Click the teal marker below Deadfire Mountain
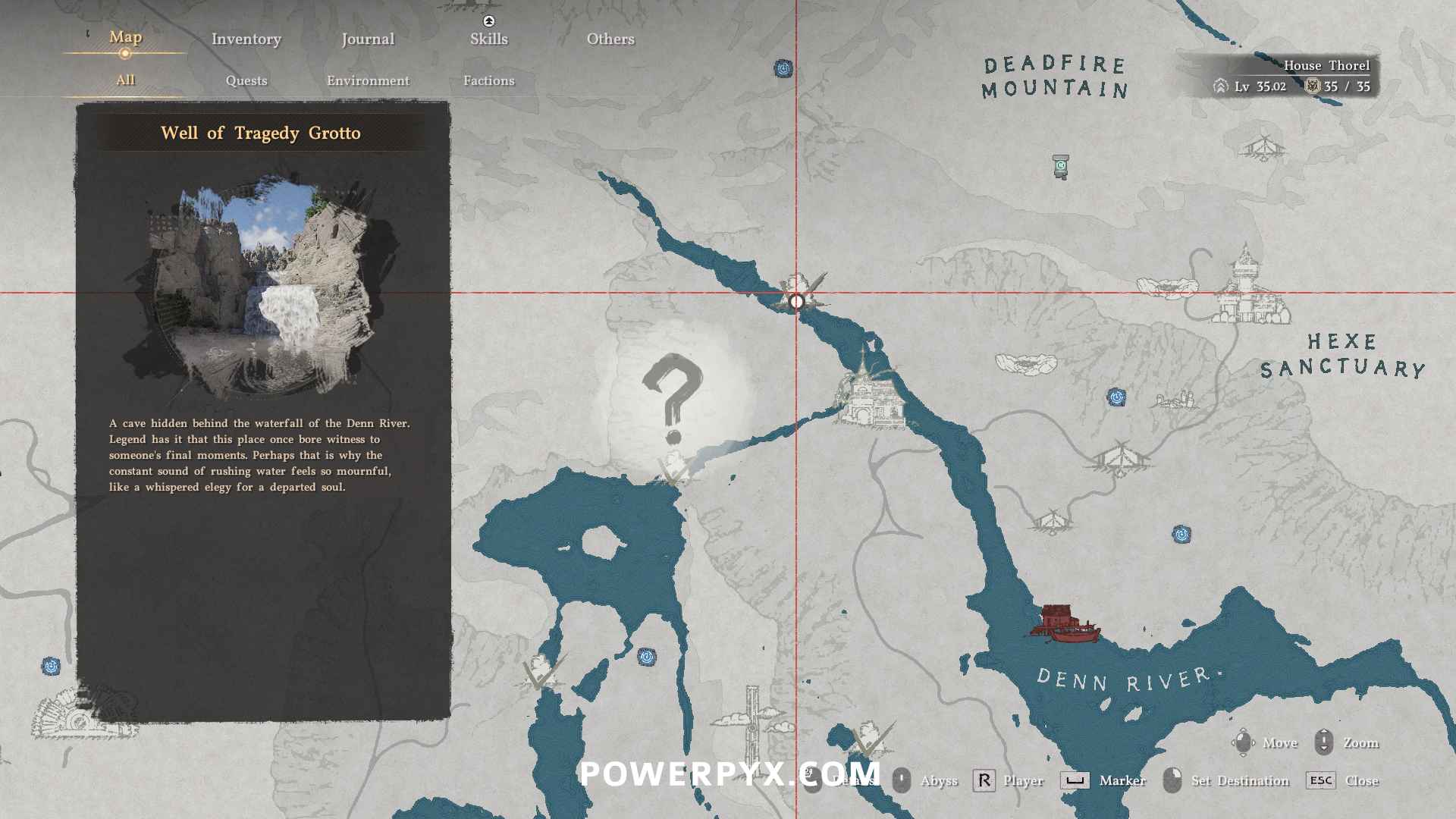1456x819 pixels. pyautogui.click(x=1061, y=165)
